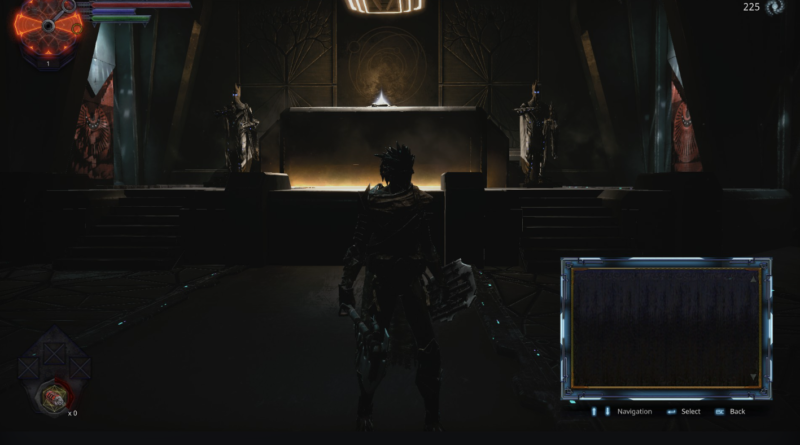Click the down arrow in the message panel
This screenshot has width=800, height=445.
pyautogui.click(x=753, y=377)
